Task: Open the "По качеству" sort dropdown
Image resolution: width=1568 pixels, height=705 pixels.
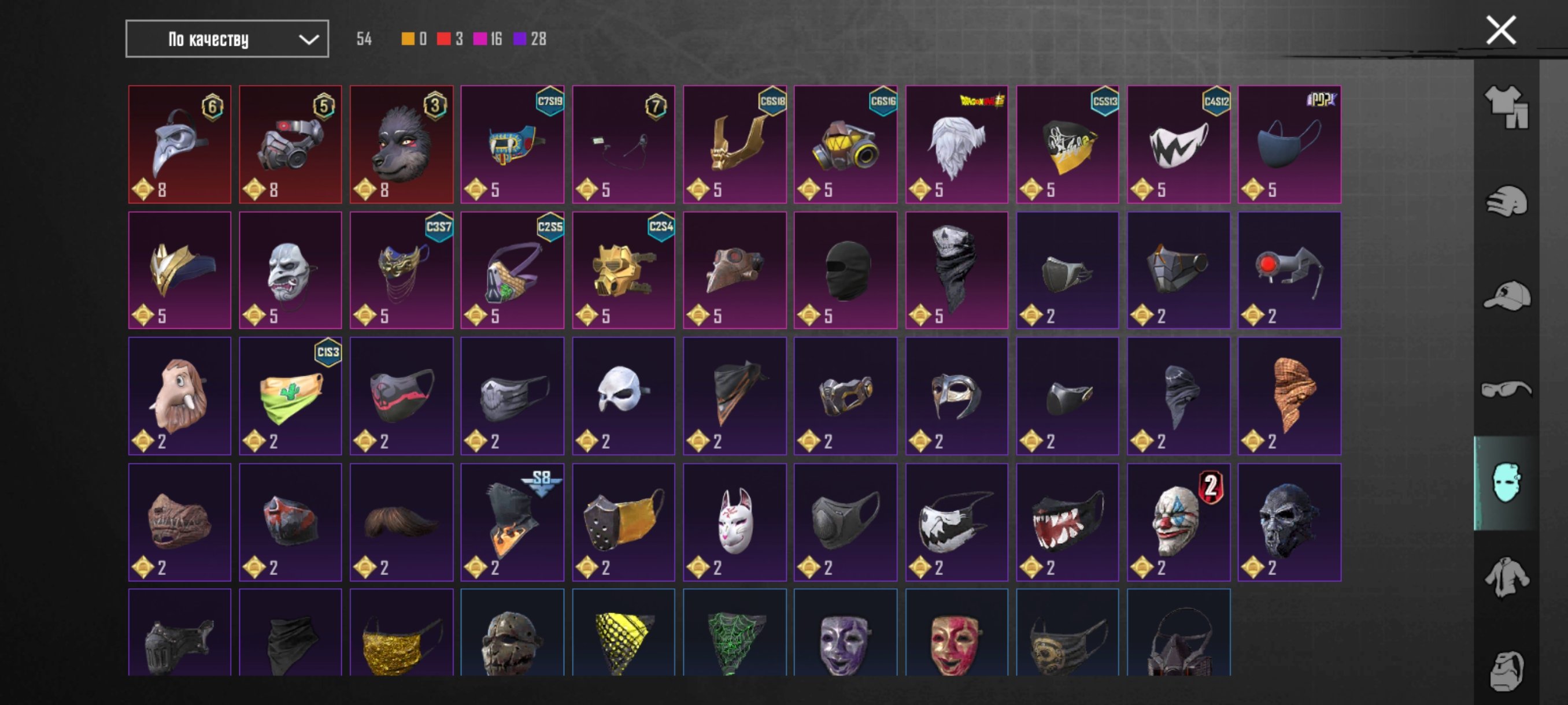Action: [227, 39]
